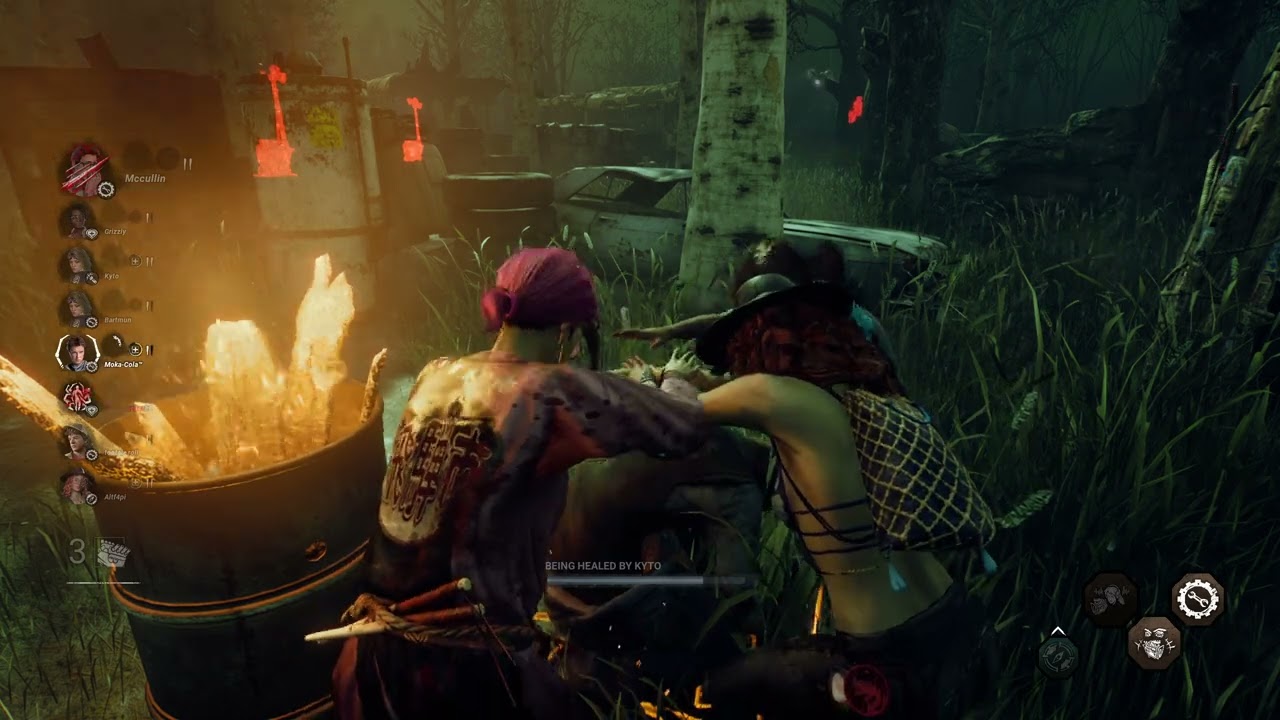This screenshot has width=1280, height=720.
Task: Select Altf4pi's survivor portrait
Action: [76, 485]
